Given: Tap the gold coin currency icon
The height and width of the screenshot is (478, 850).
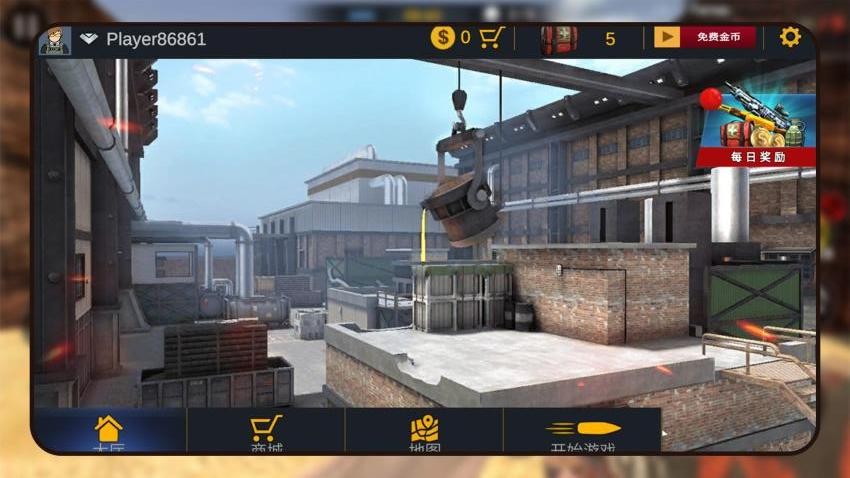Looking at the screenshot, I should tap(442, 38).
